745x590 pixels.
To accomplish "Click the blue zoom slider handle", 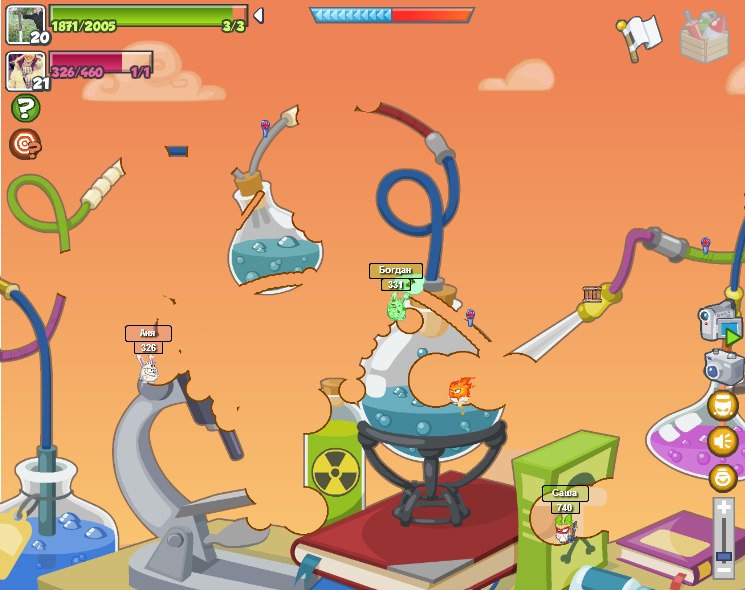I will click(724, 545).
